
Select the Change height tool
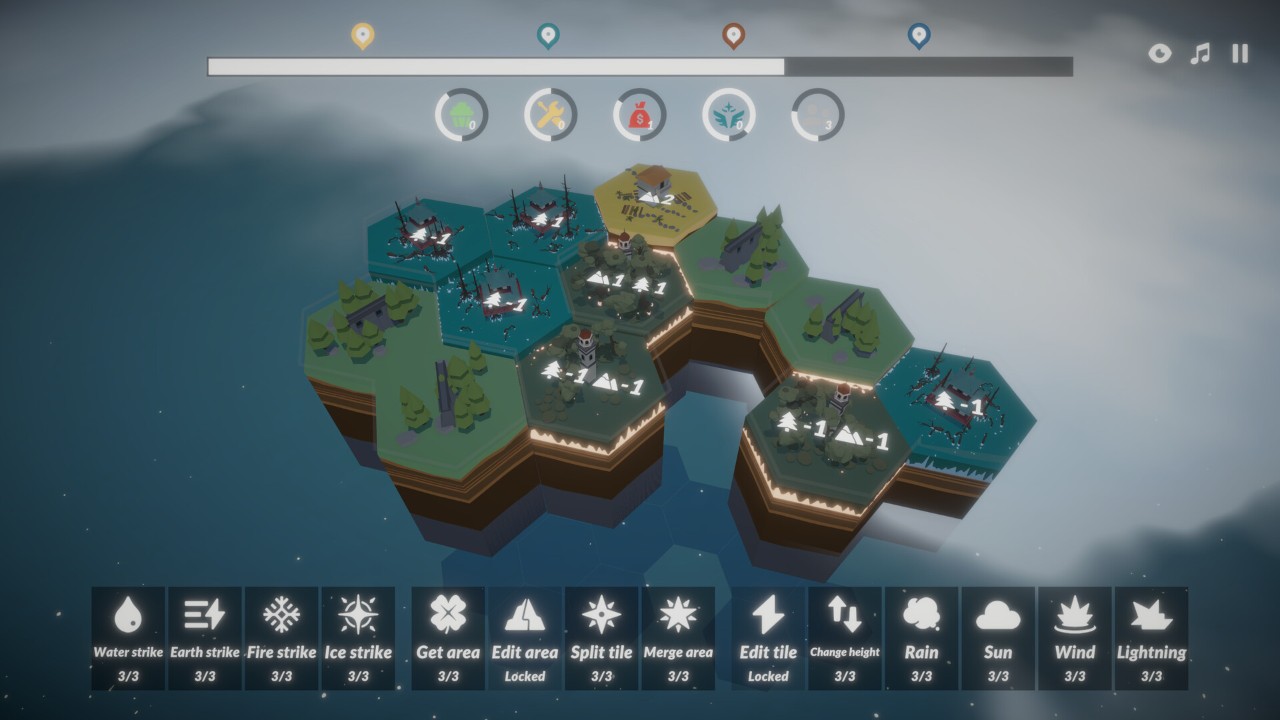845,637
